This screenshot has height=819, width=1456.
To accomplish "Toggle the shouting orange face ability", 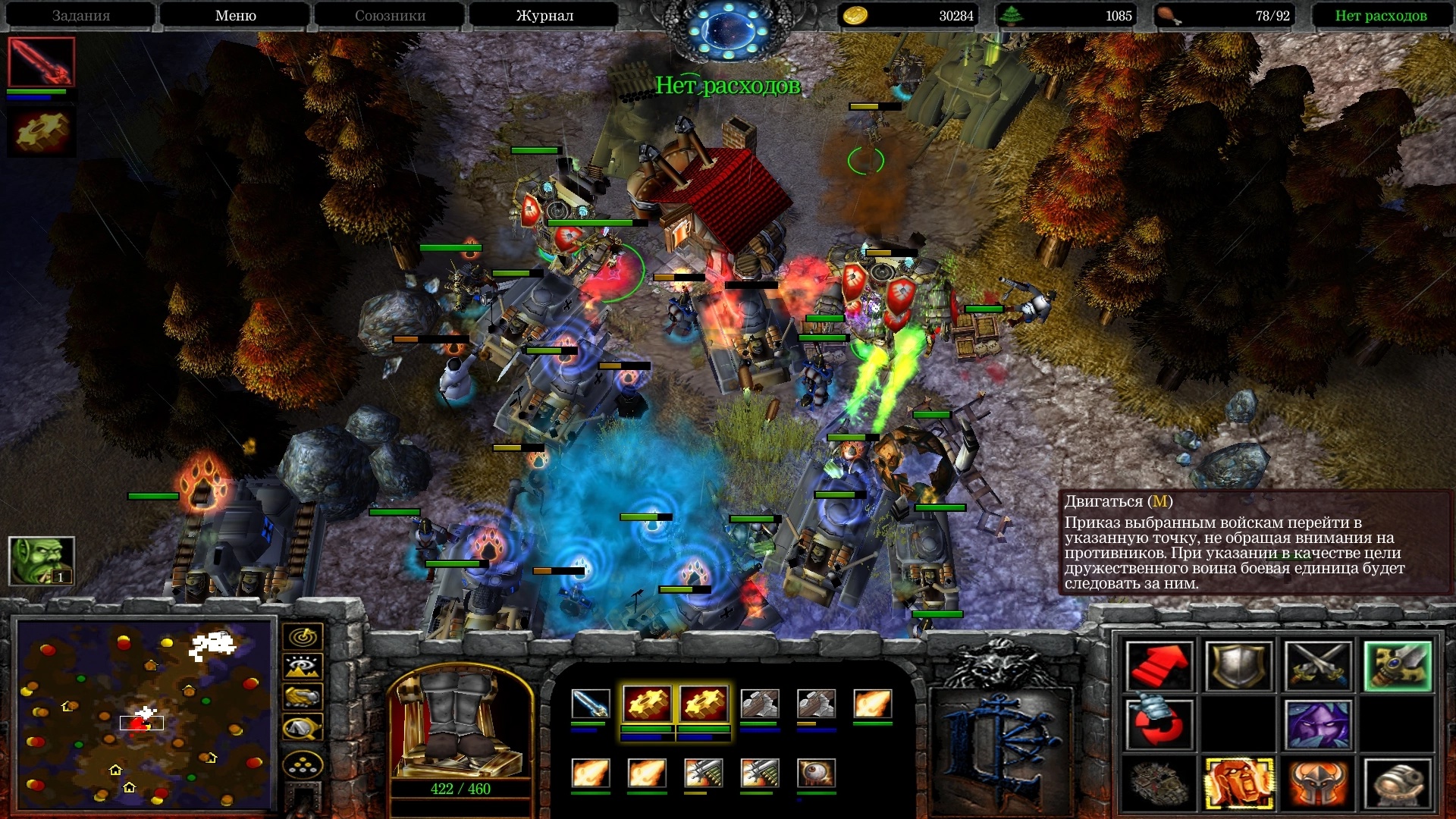I will click(x=1238, y=783).
